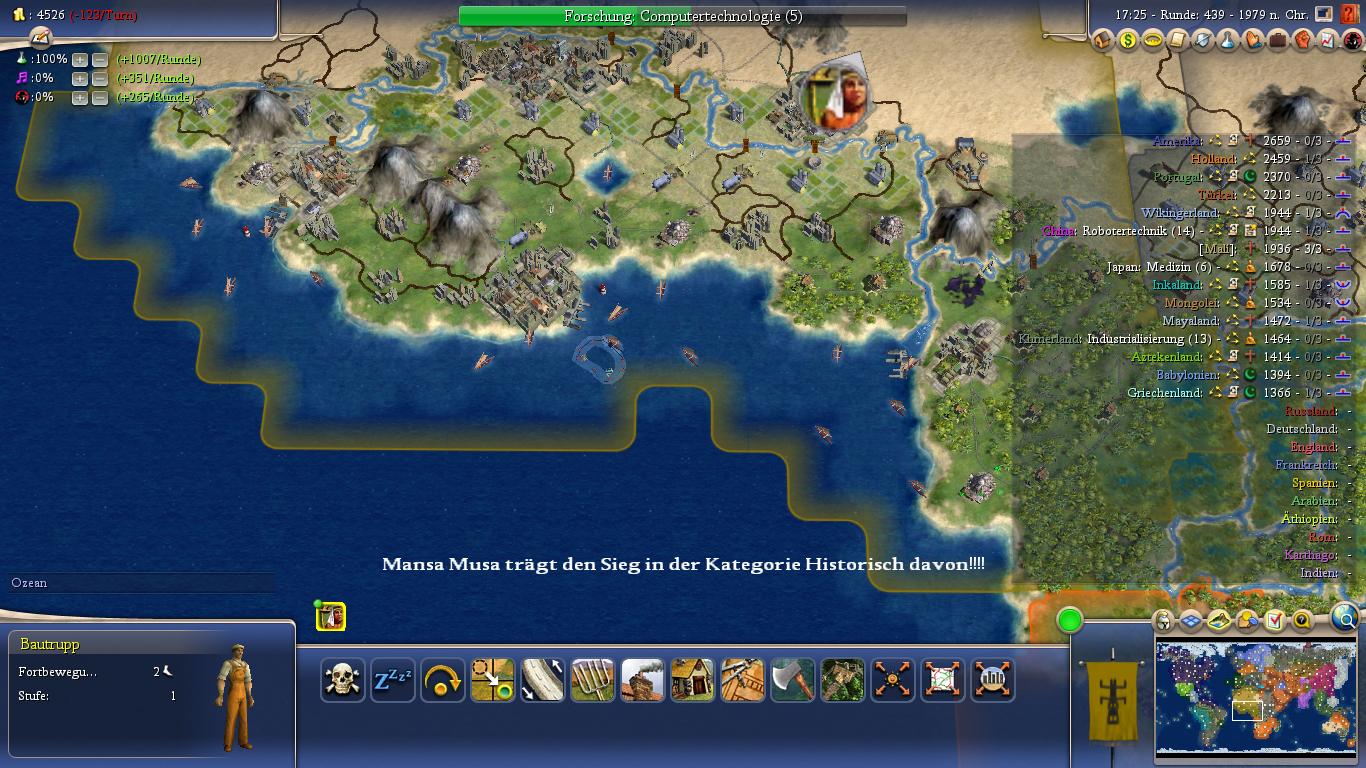Screen dimensions: 1366x768
Task: Select the unit portrait in the stack list
Action: 331,617
